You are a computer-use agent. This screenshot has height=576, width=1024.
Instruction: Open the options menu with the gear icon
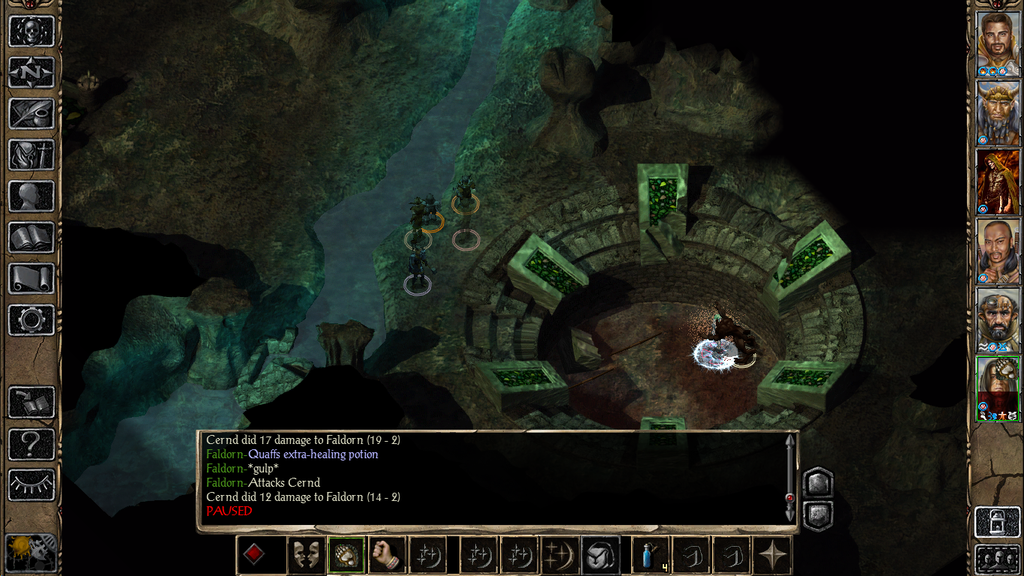(30, 320)
